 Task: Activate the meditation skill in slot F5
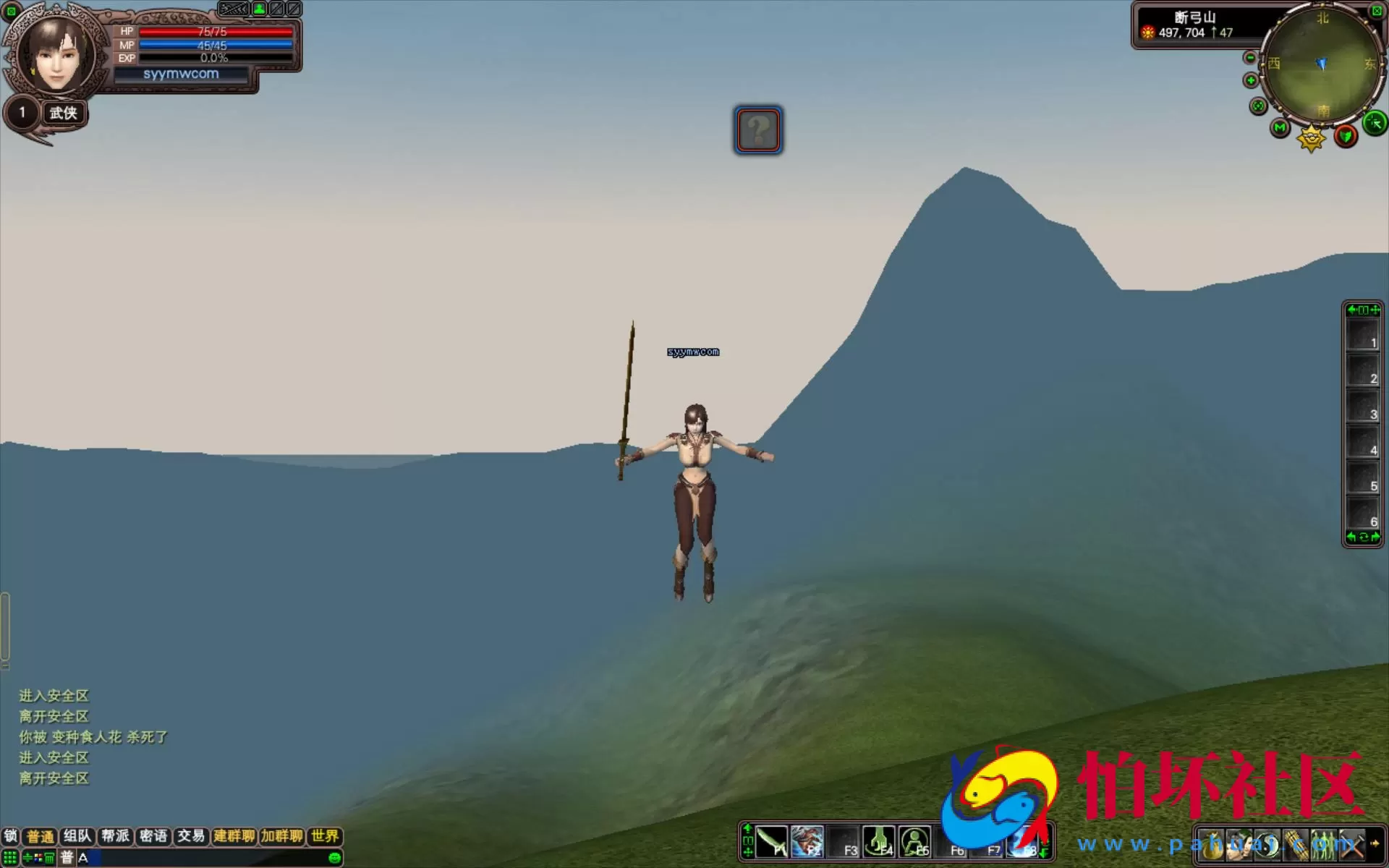[914, 843]
